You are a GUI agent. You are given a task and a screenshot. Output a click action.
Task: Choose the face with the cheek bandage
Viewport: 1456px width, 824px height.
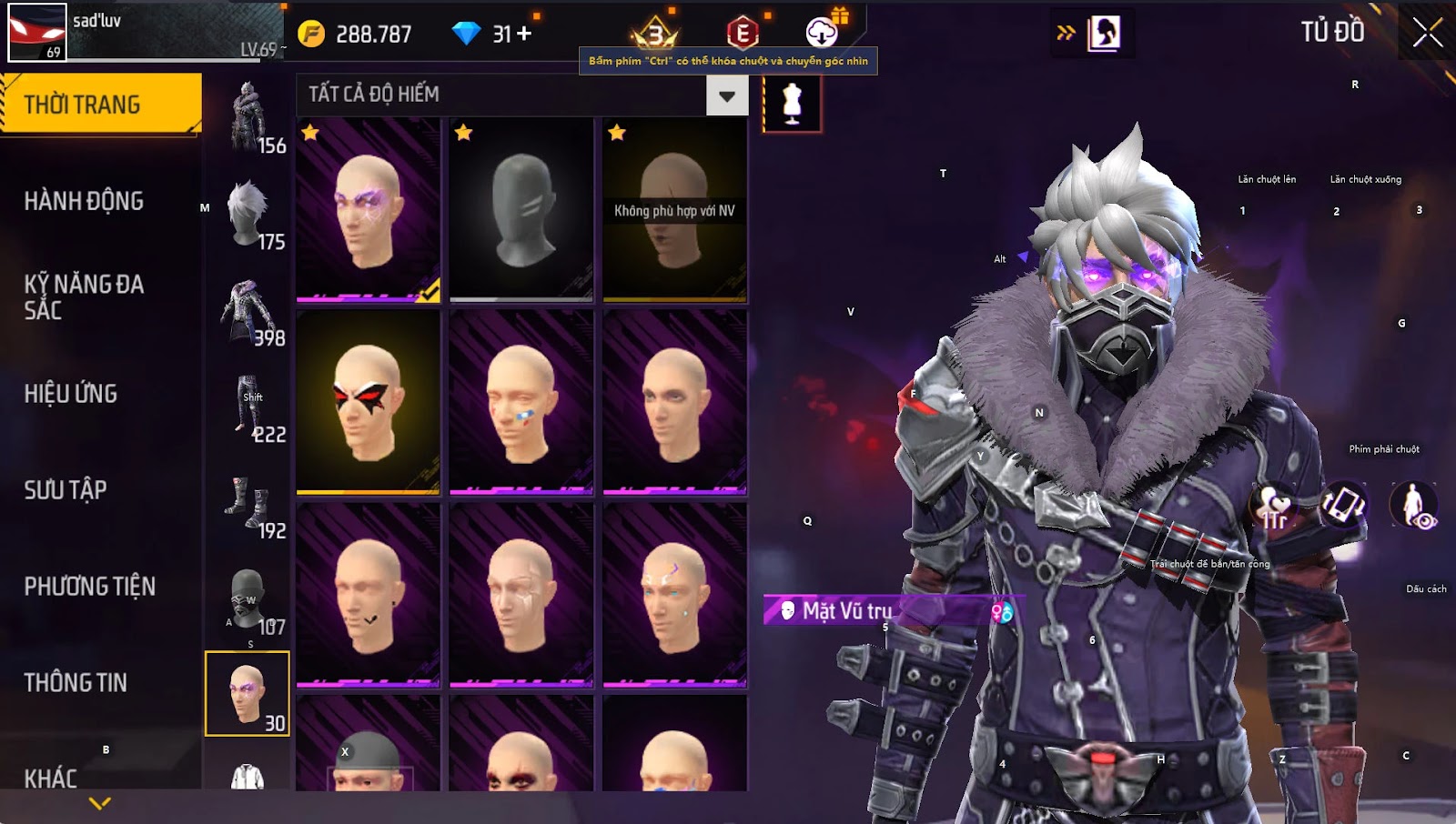coord(521,401)
